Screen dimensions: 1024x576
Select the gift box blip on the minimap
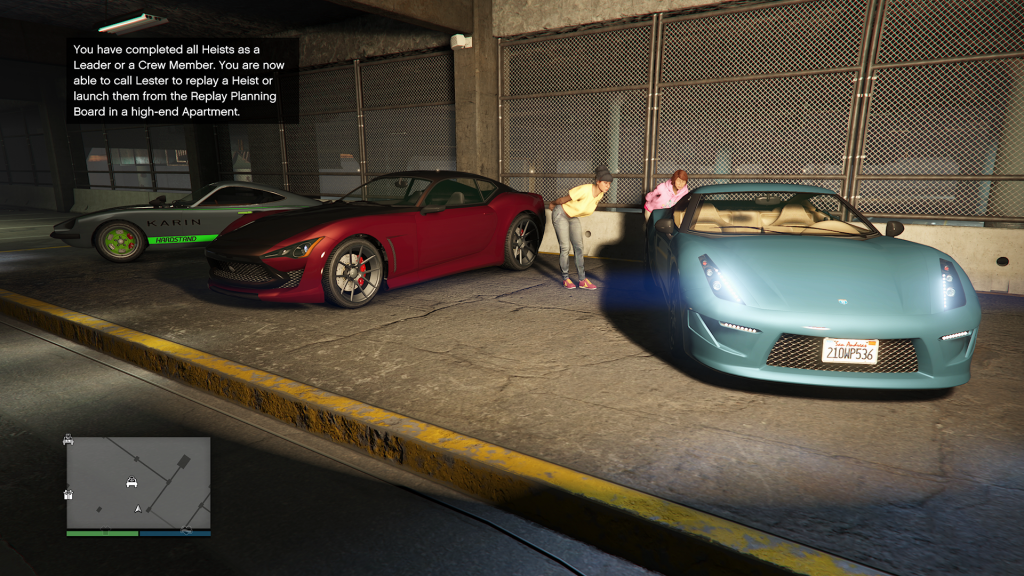coord(69,493)
